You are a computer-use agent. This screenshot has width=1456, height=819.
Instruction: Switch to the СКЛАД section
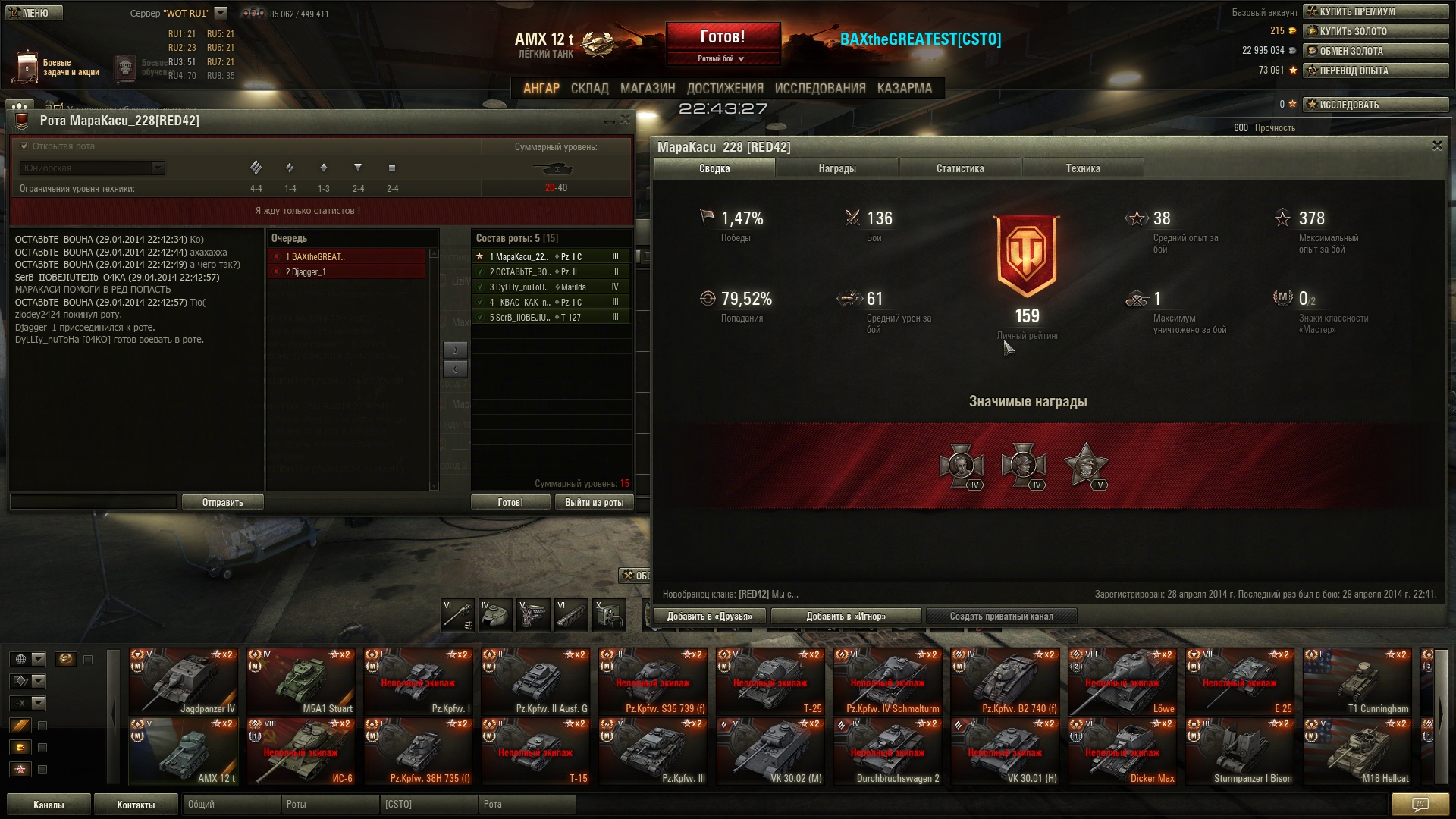pyautogui.click(x=589, y=89)
